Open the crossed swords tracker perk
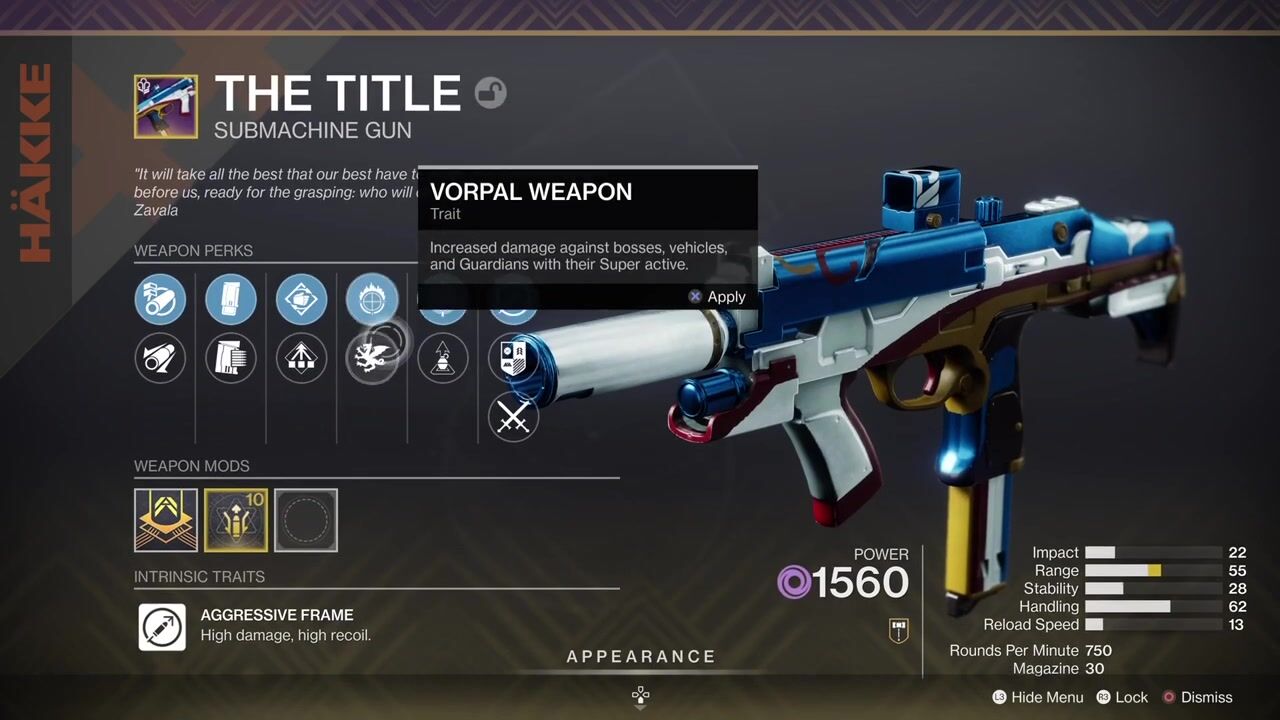The image size is (1280, 720). pos(513,416)
